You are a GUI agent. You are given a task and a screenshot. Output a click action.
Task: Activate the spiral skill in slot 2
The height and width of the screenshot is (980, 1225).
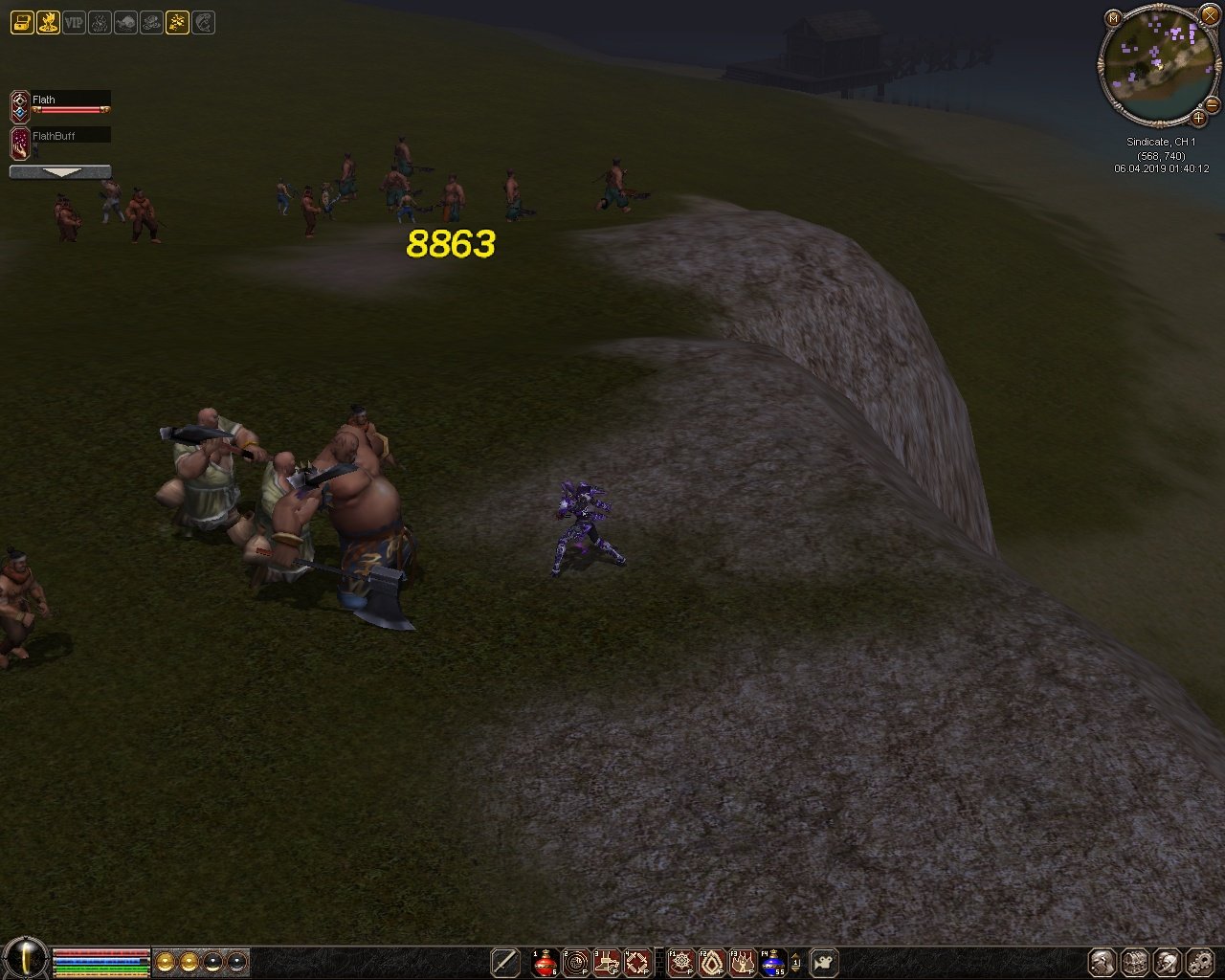point(576,962)
